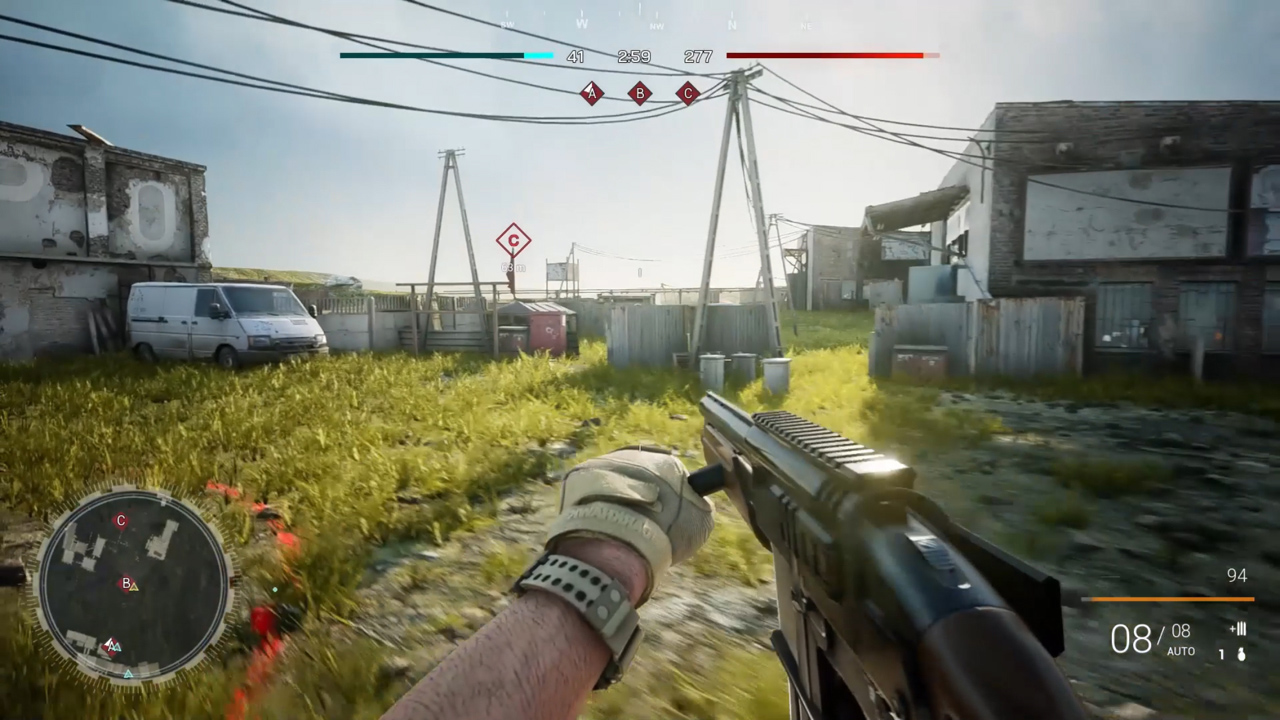
Task: Click the W marker on the compass strip
Action: tap(581, 24)
